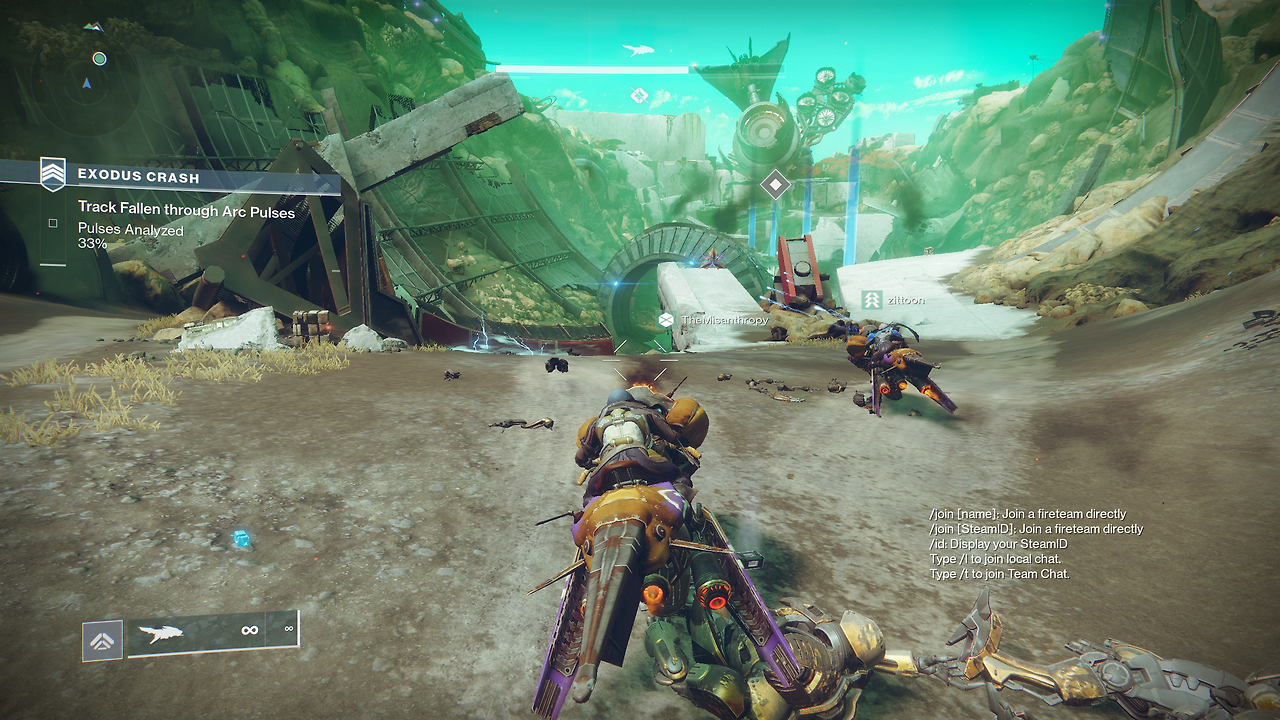Click the diamond objective waypoint marker
This screenshot has height=720, width=1280.
(775, 184)
